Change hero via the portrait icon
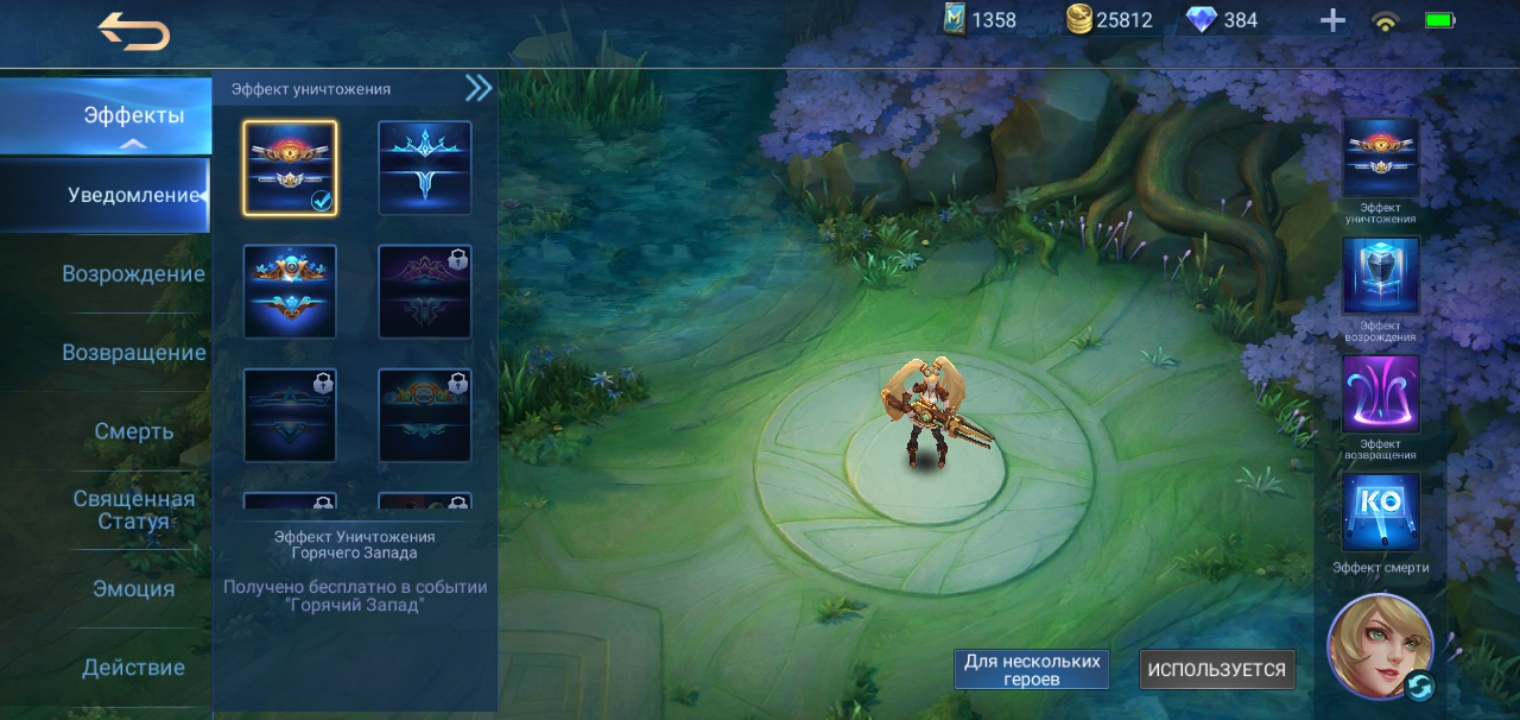The width and height of the screenshot is (1520, 720). point(1380,646)
